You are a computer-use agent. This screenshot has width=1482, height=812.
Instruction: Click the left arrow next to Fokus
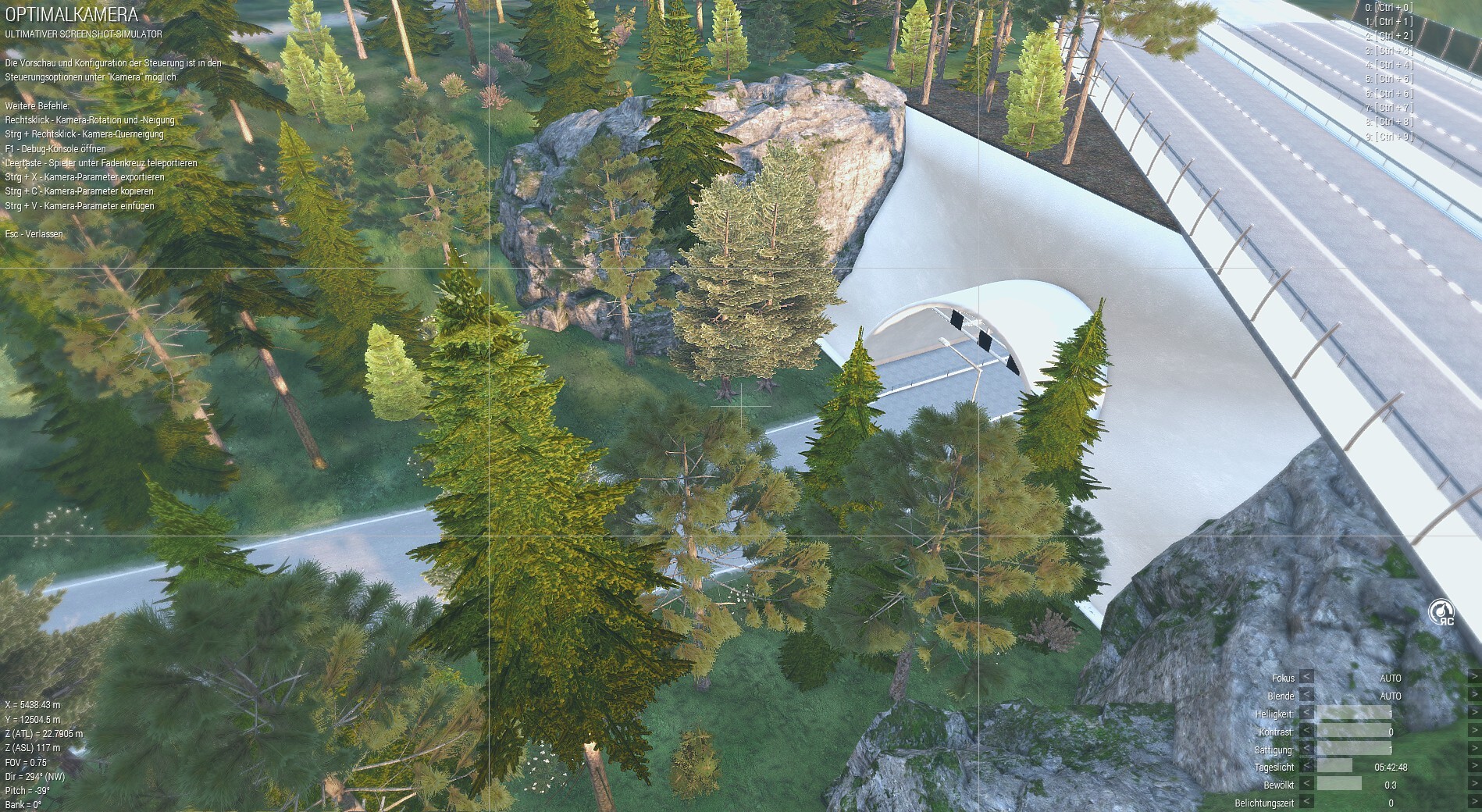coord(1306,678)
